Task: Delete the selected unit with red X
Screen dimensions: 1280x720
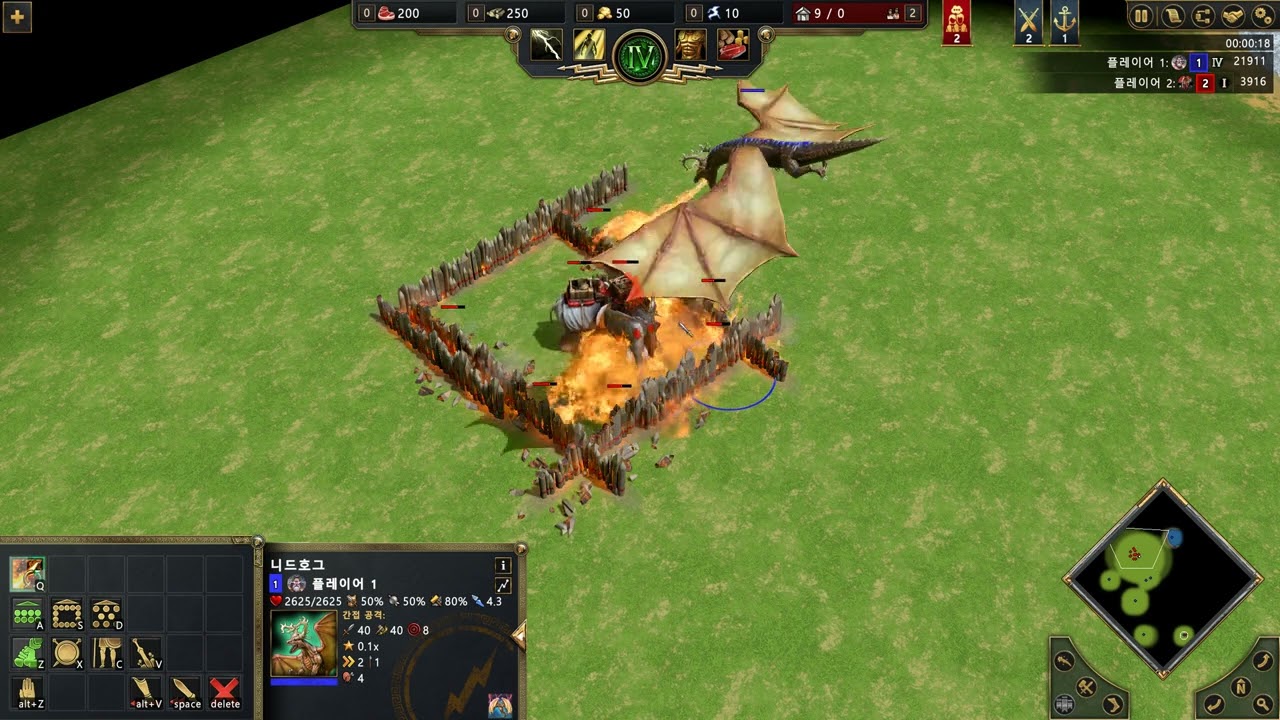Action: 225,691
